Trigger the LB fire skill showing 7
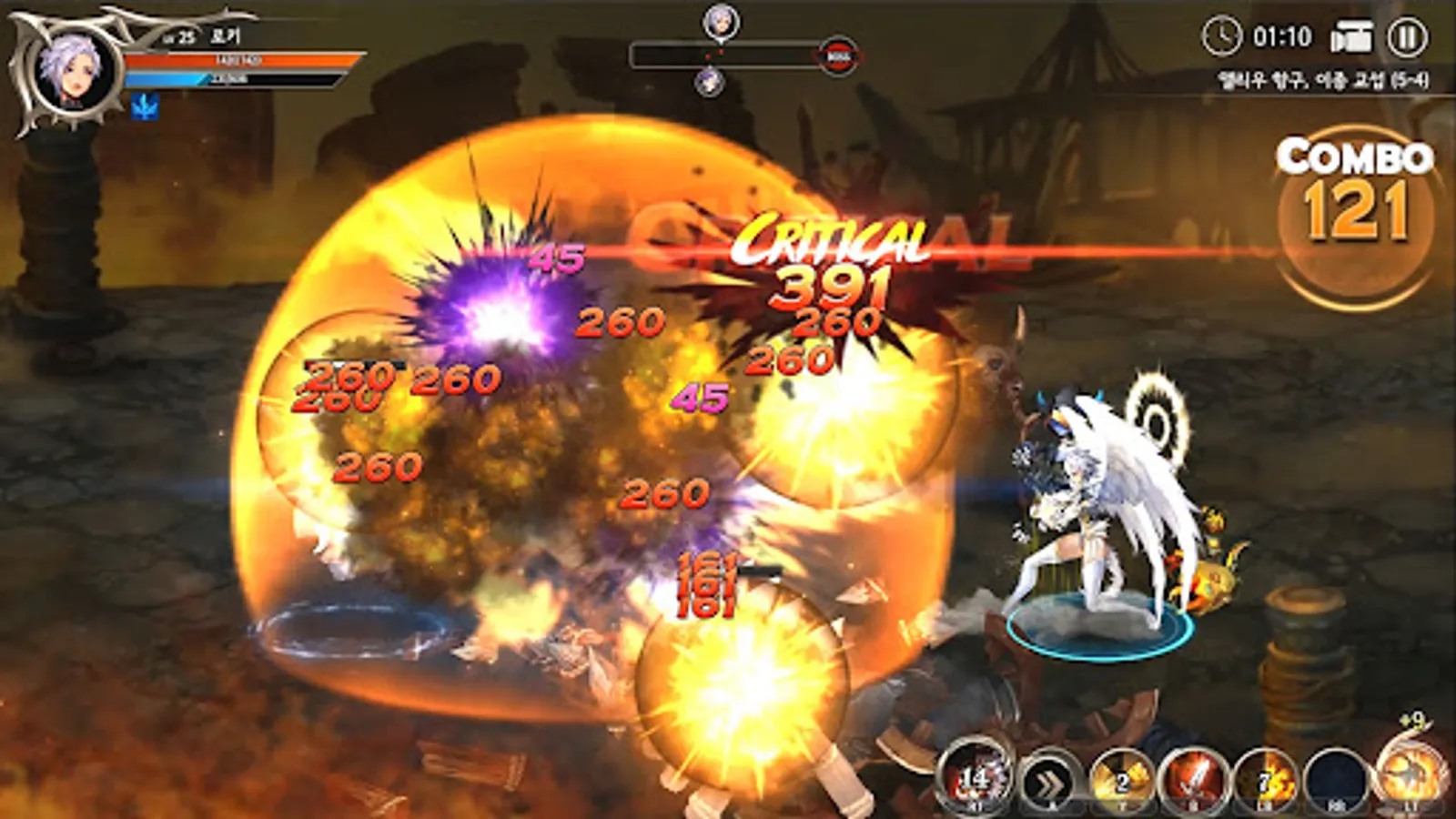The height and width of the screenshot is (819, 1456). coord(1263,781)
